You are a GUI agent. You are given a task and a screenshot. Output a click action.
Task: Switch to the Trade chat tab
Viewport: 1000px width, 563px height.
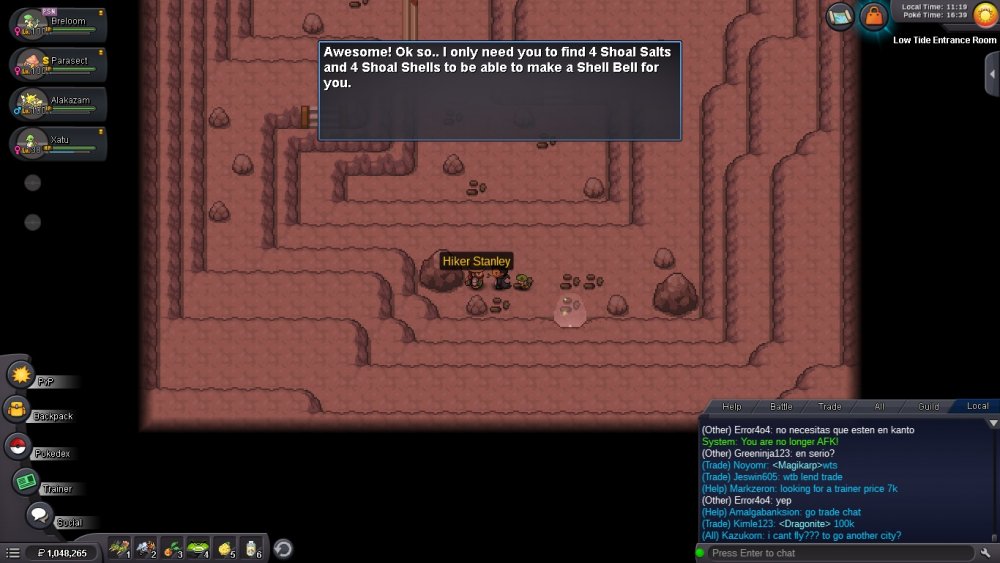point(830,406)
